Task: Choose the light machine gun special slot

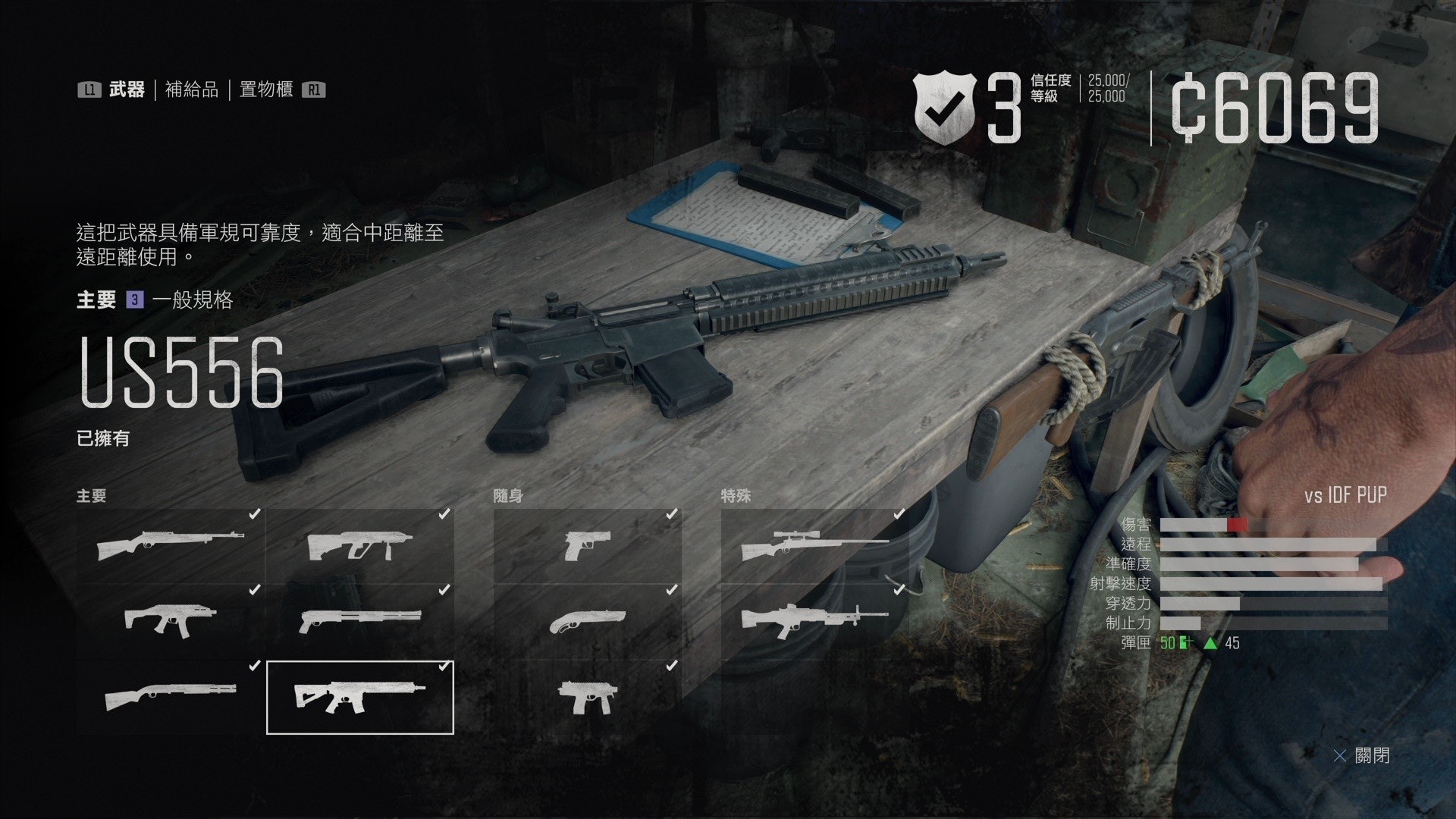Action: pos(815,622)
